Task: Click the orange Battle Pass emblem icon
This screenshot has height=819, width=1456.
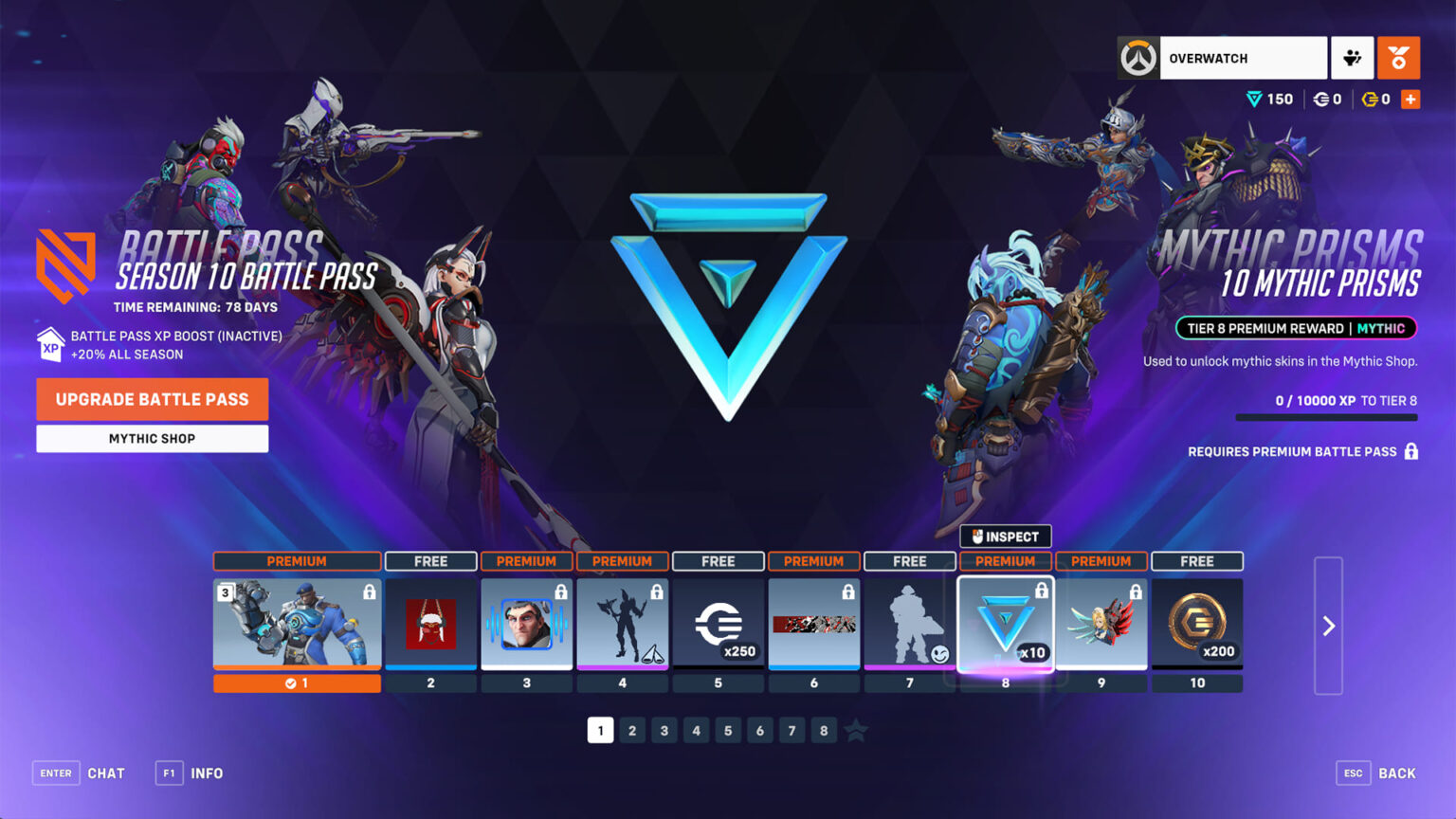Action: [x=67, y=265]
